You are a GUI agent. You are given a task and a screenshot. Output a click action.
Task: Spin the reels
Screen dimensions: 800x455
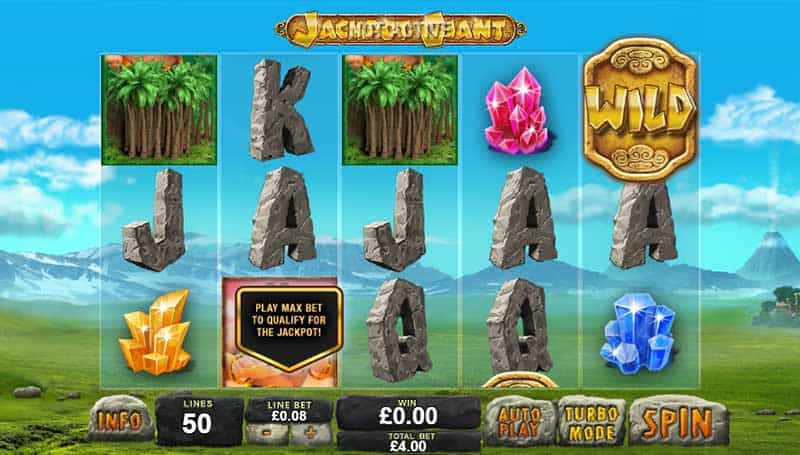point(678,421)
